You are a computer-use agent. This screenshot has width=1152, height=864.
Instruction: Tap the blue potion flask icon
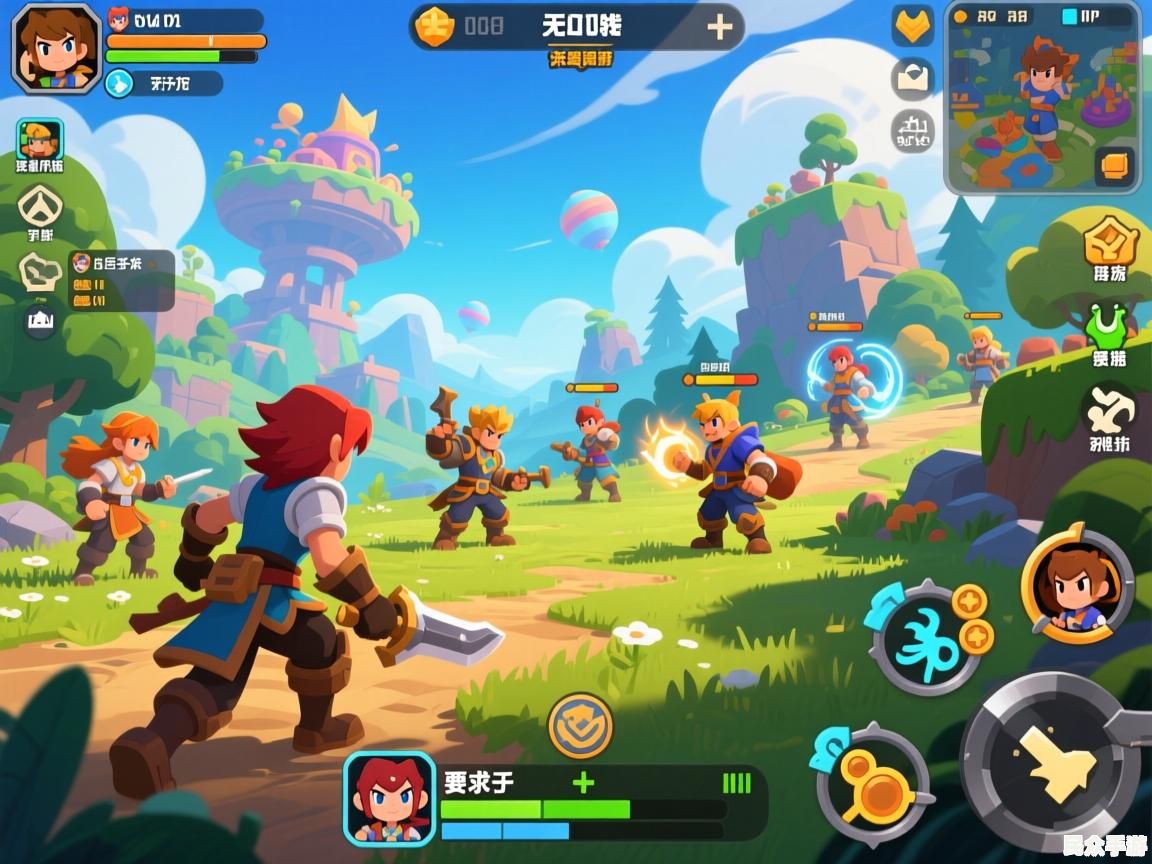pos(118,84)
